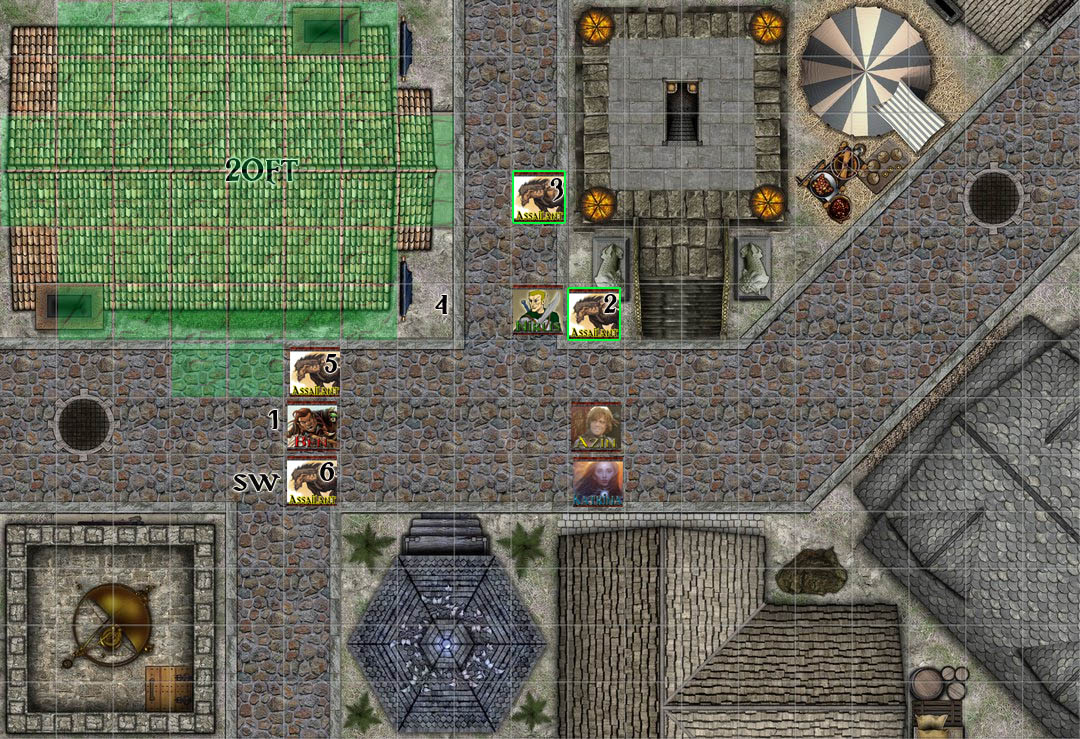The width and height of the screenshot is (1080, 739).
Task: Select the blond elf character token
Action: (538, 312)
